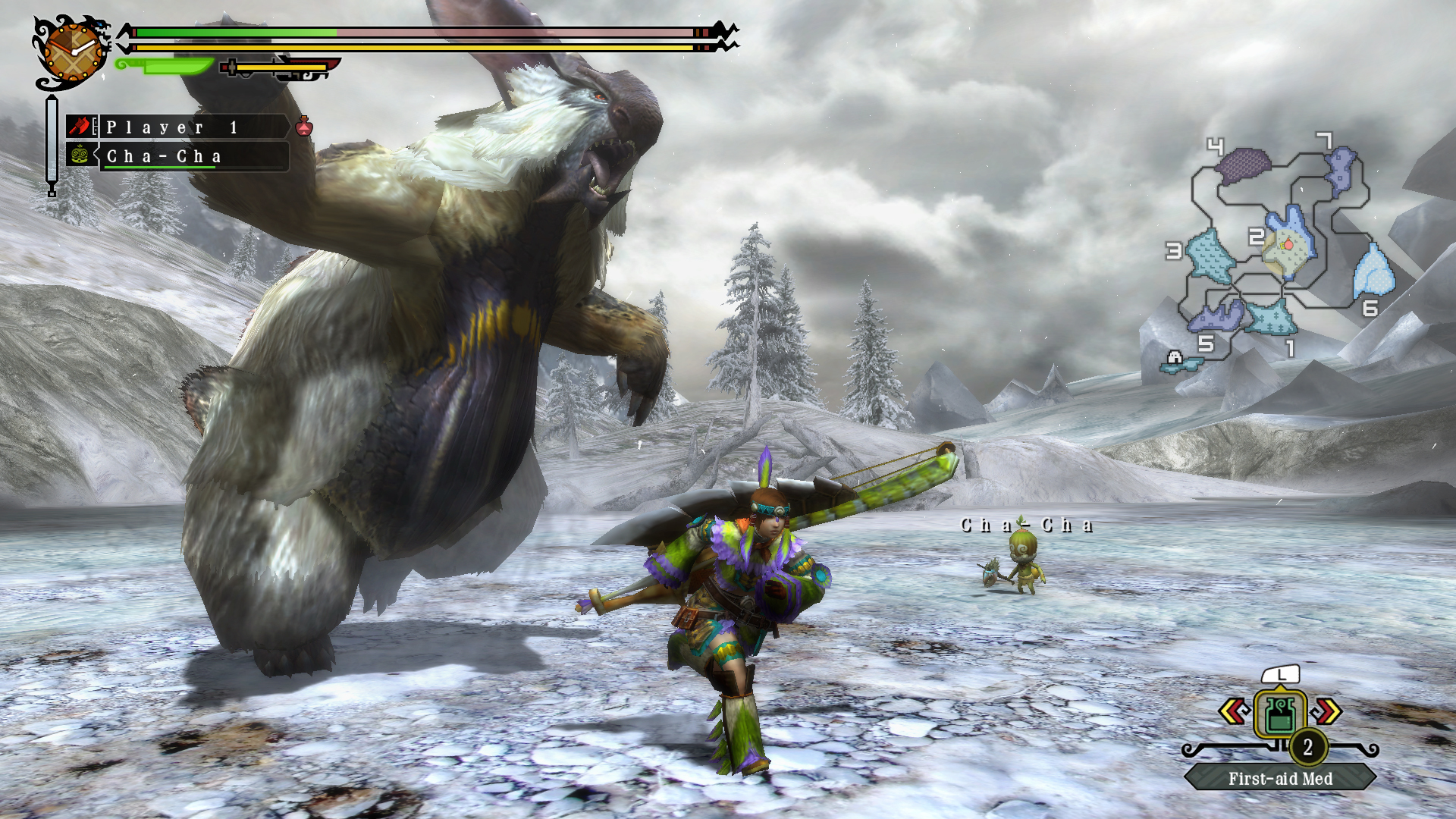Click the red axe icon beside Player 1
The height and width of the screenshot is (819, 1456).
click(82, 127)
